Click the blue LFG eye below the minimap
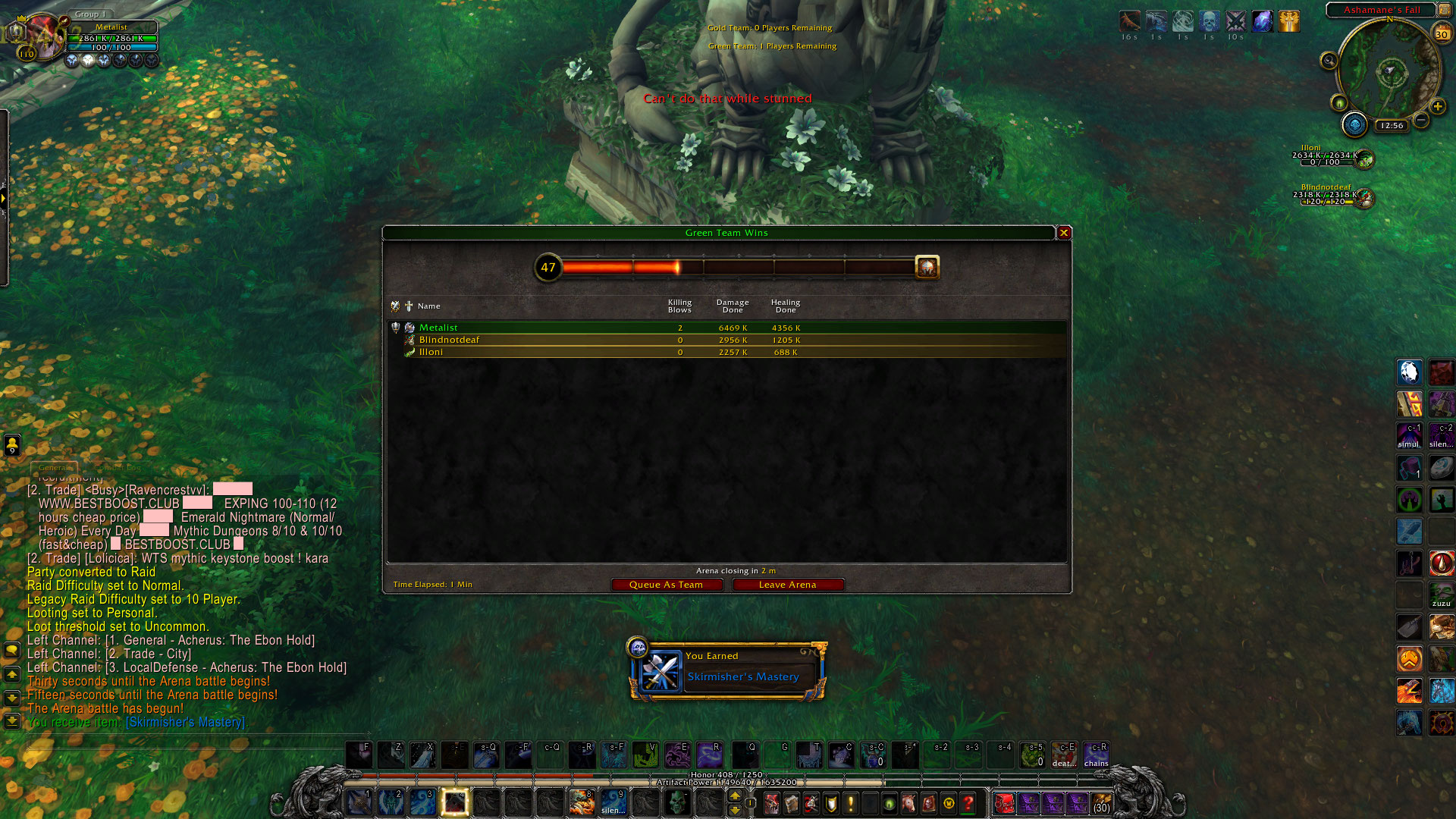Image resolution: width=1456 pixels, height=819 pixels. tap(1354, 124)
